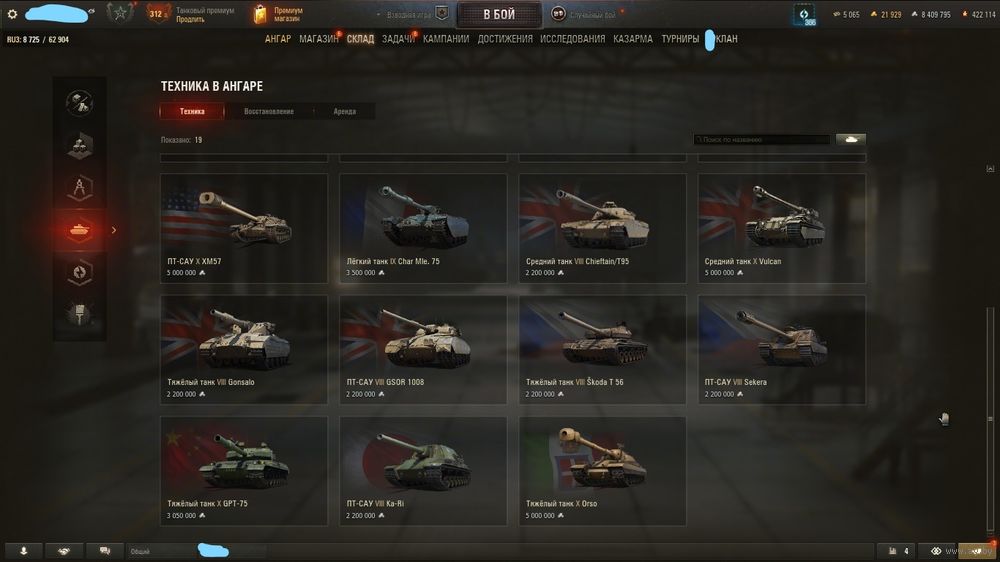
Task: Go to the ТУРНИРЫ section
Action: coord(680,39)
